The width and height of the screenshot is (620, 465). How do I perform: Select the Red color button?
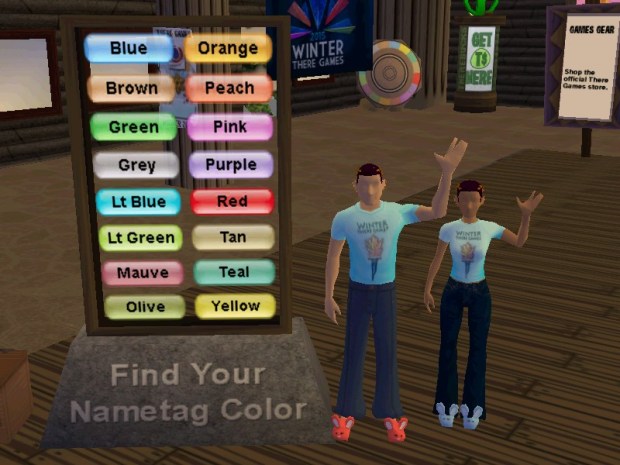(232, 202)
